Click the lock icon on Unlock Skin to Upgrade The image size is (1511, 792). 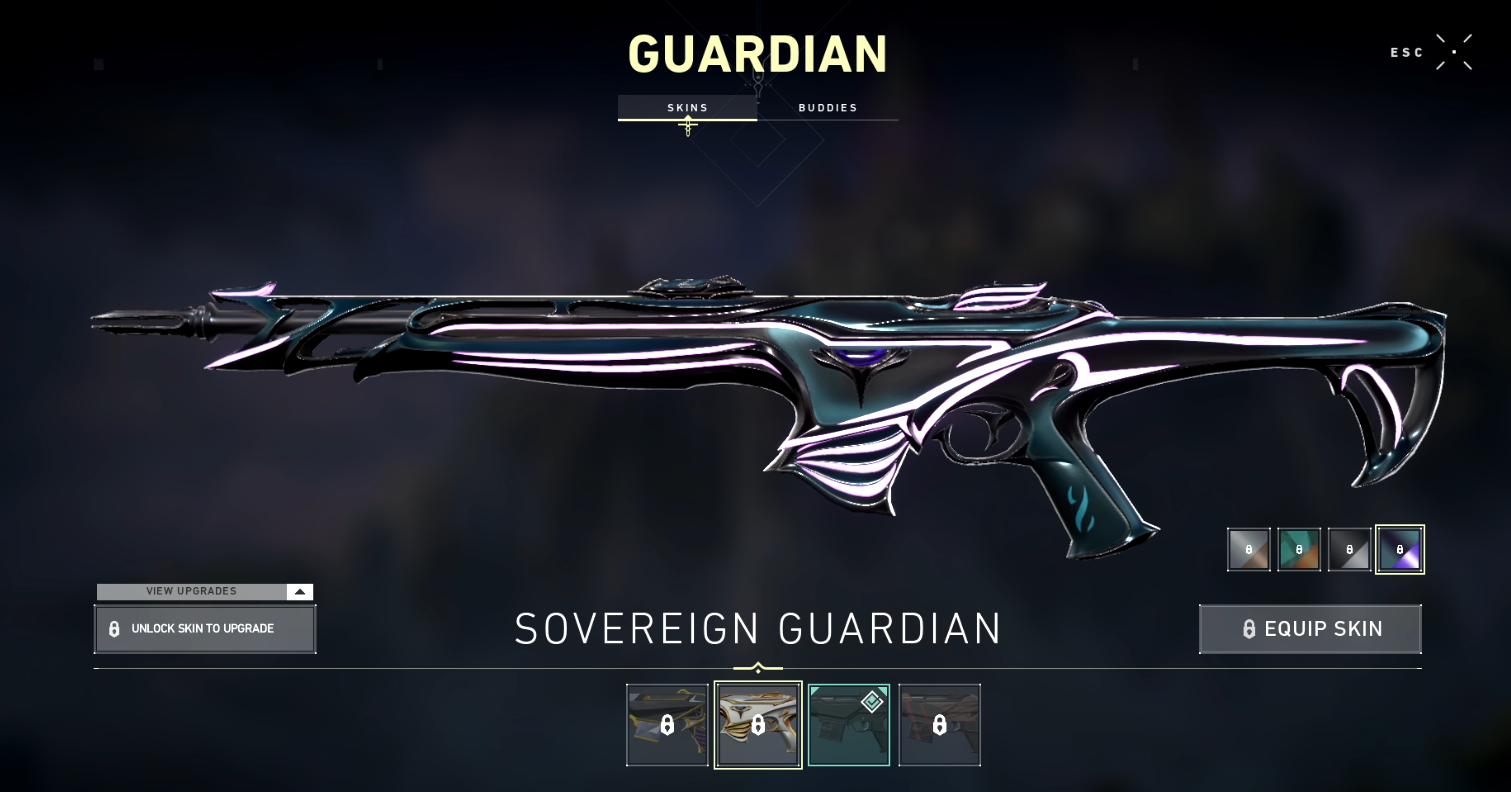pos(116,628)
